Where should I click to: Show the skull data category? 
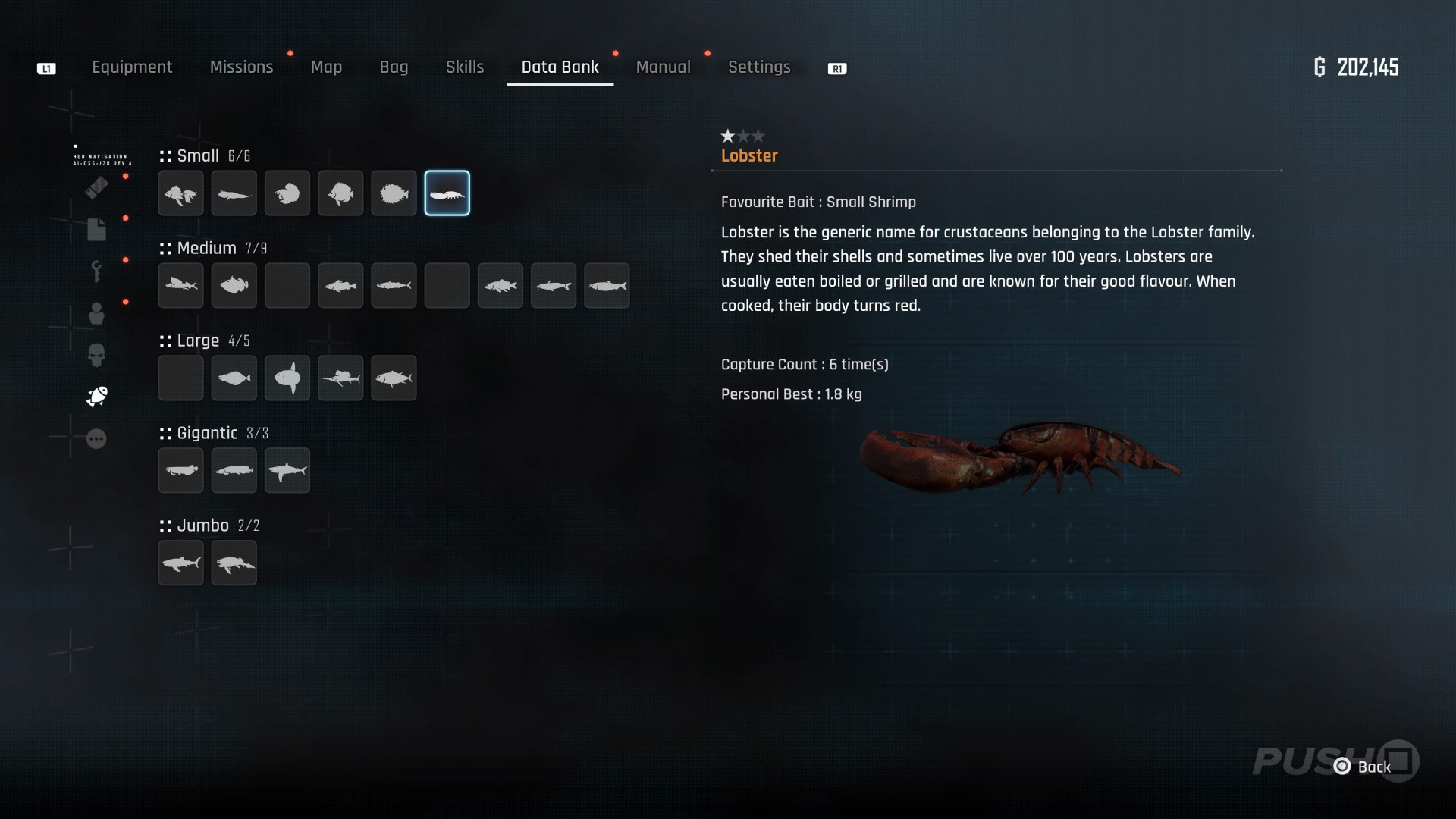[96, 355]
